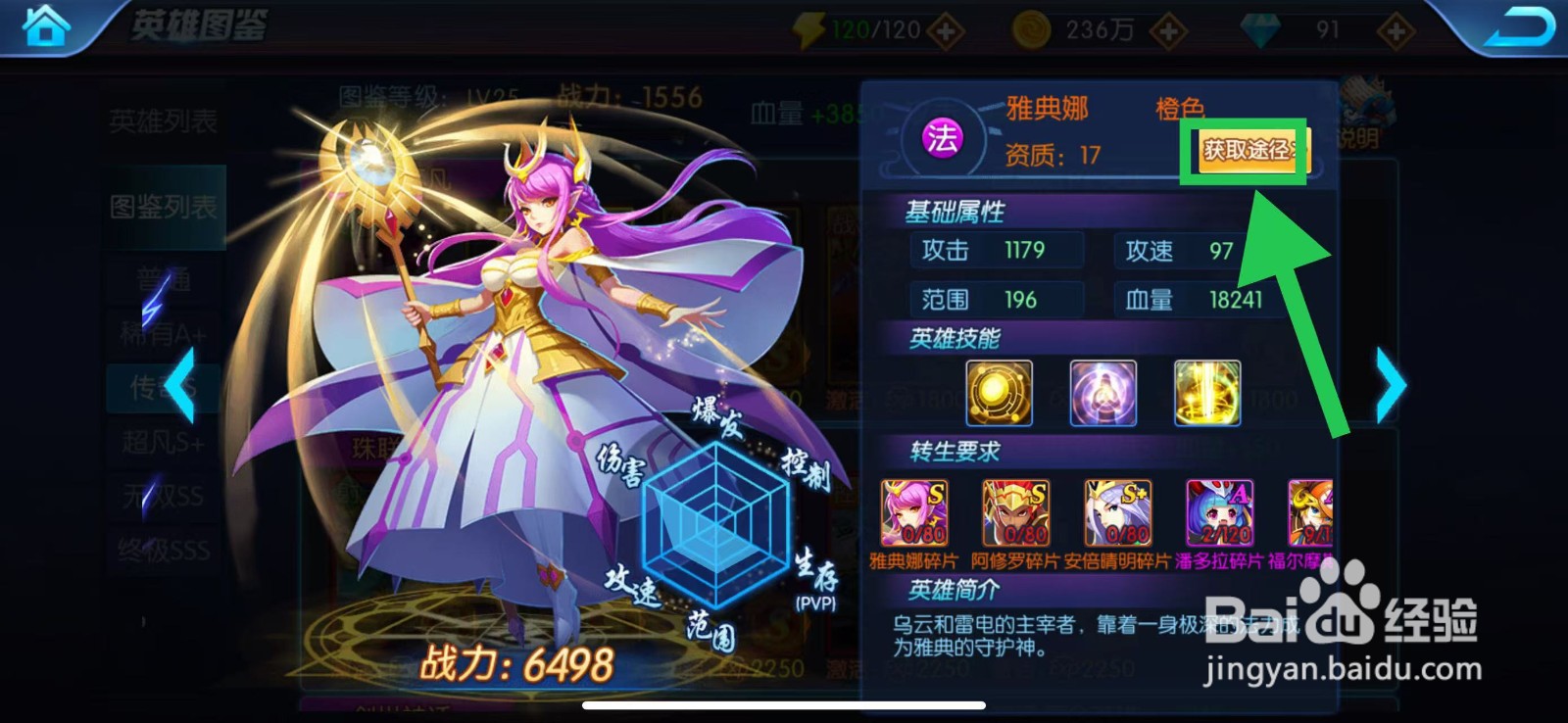Image resolution: width=1568 pixels, height=723 pixels.
Task: Click the 雅典娜碎片 0/80 shard thumbnail
Action: (x=914, y=512)
